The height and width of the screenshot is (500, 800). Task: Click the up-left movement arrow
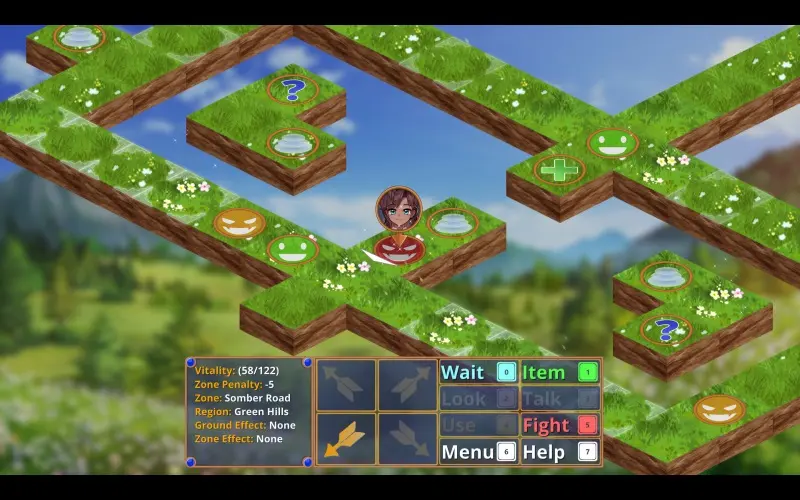(x=346, y=385)
